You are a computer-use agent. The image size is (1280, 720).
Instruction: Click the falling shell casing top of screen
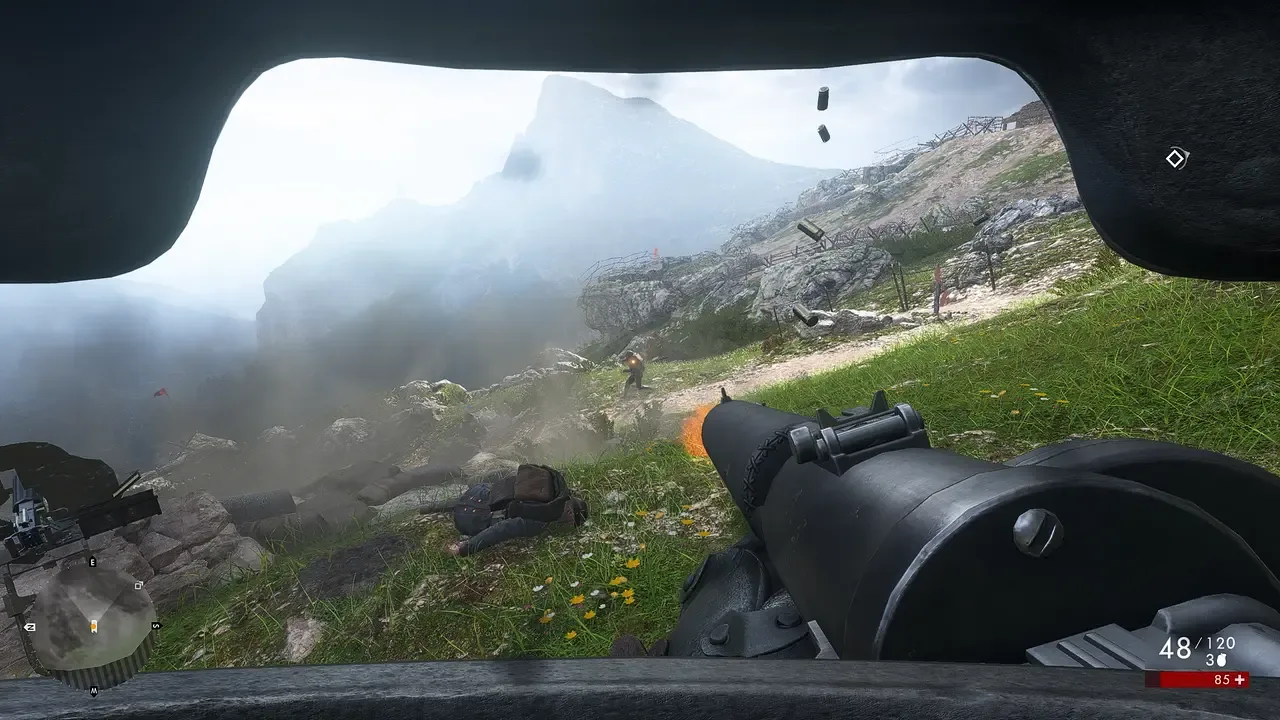(822, 100)
